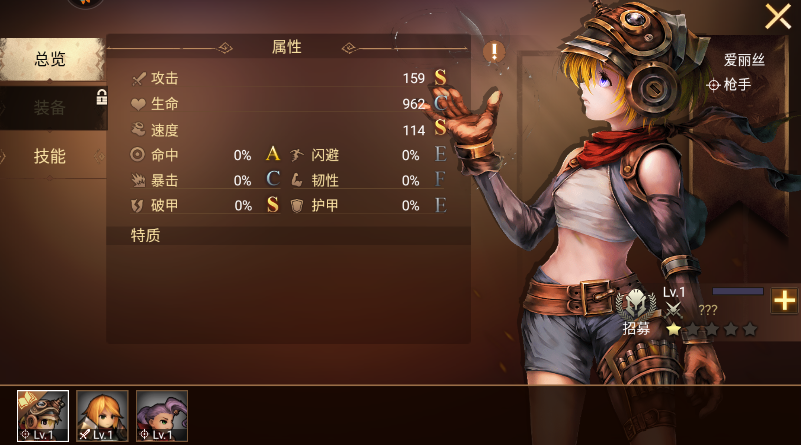Select the purple-haired hero portrait
The width and height of the screenshot is (801, 445).
(x=162, y=416)
